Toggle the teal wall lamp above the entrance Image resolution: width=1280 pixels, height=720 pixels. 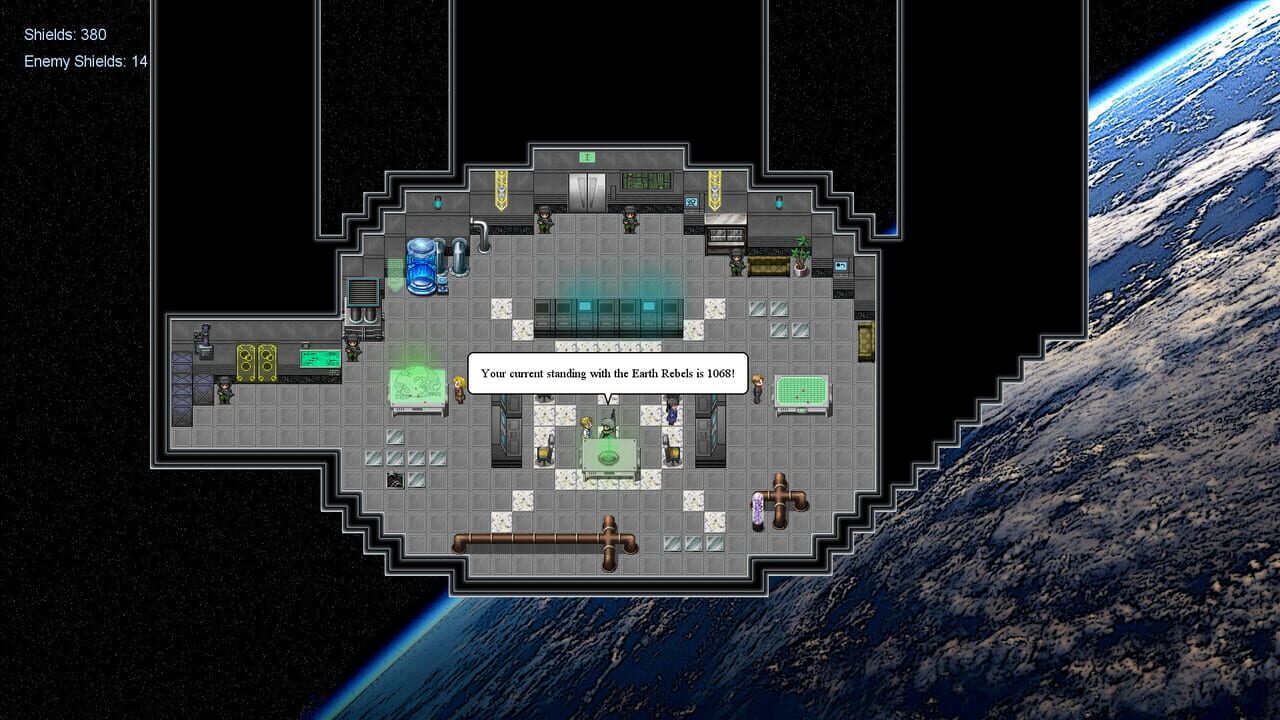[x=437, y=202]
